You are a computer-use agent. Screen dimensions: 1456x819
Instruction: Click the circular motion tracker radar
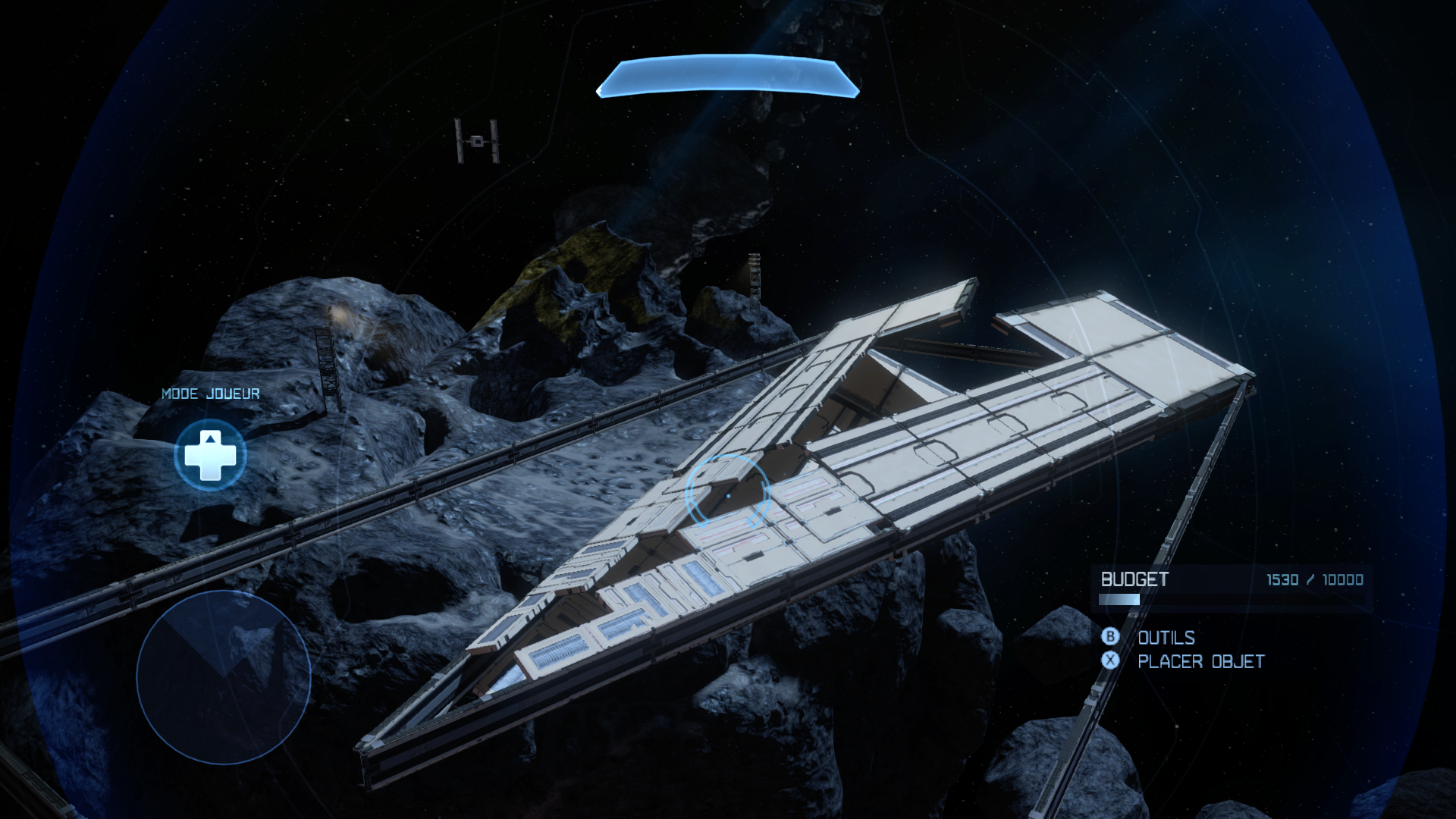pos(223,677)
